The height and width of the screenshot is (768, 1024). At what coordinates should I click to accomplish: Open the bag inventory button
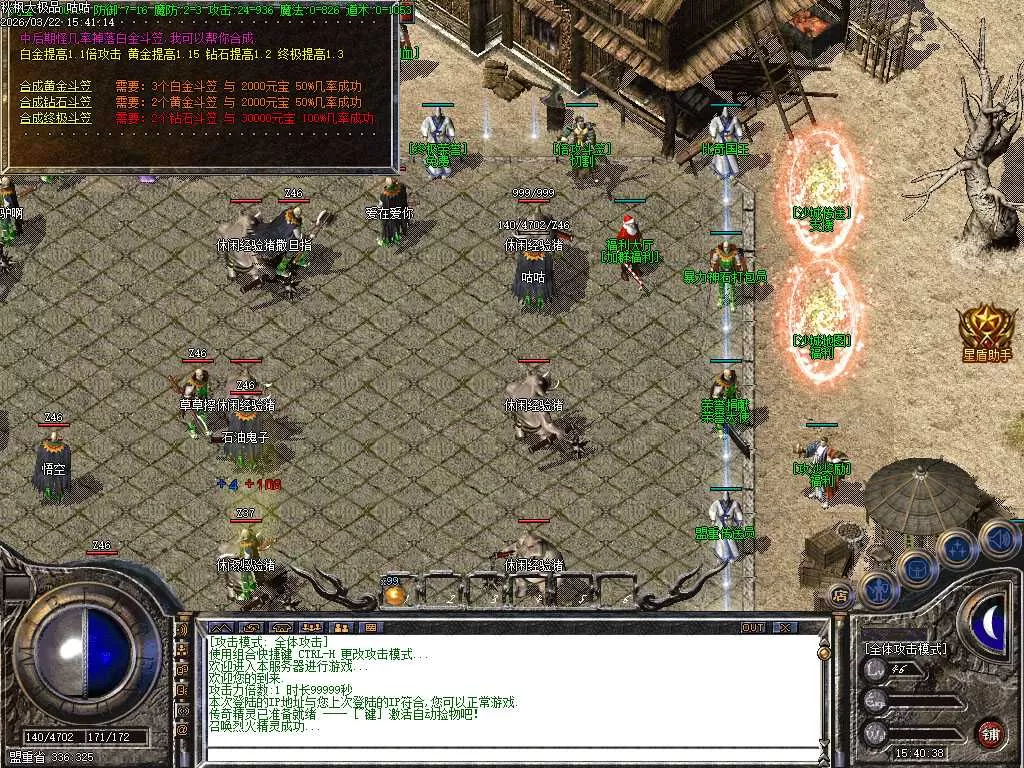[x=916, y=567]
